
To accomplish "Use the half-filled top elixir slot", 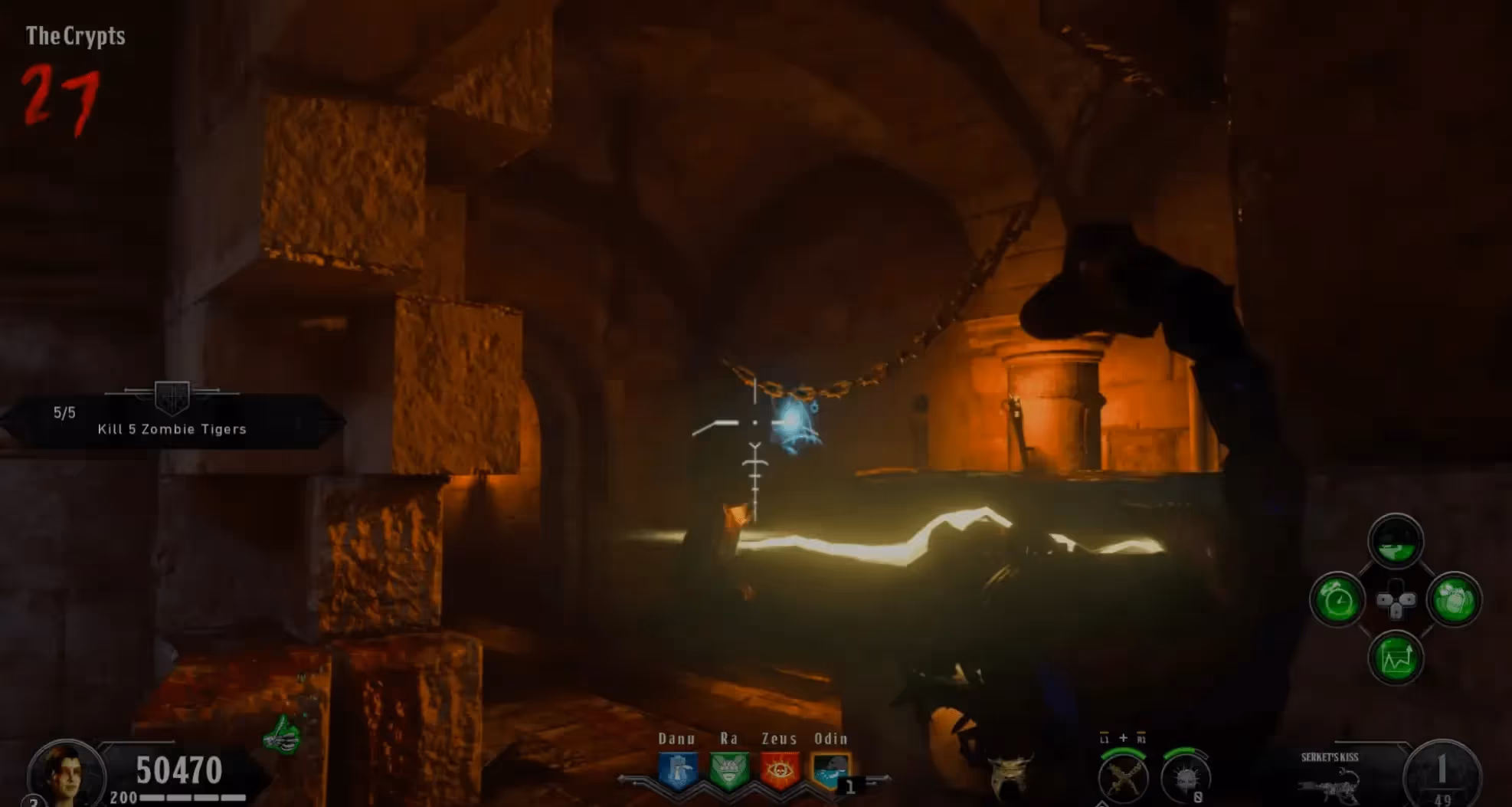I will point(1396,541).
